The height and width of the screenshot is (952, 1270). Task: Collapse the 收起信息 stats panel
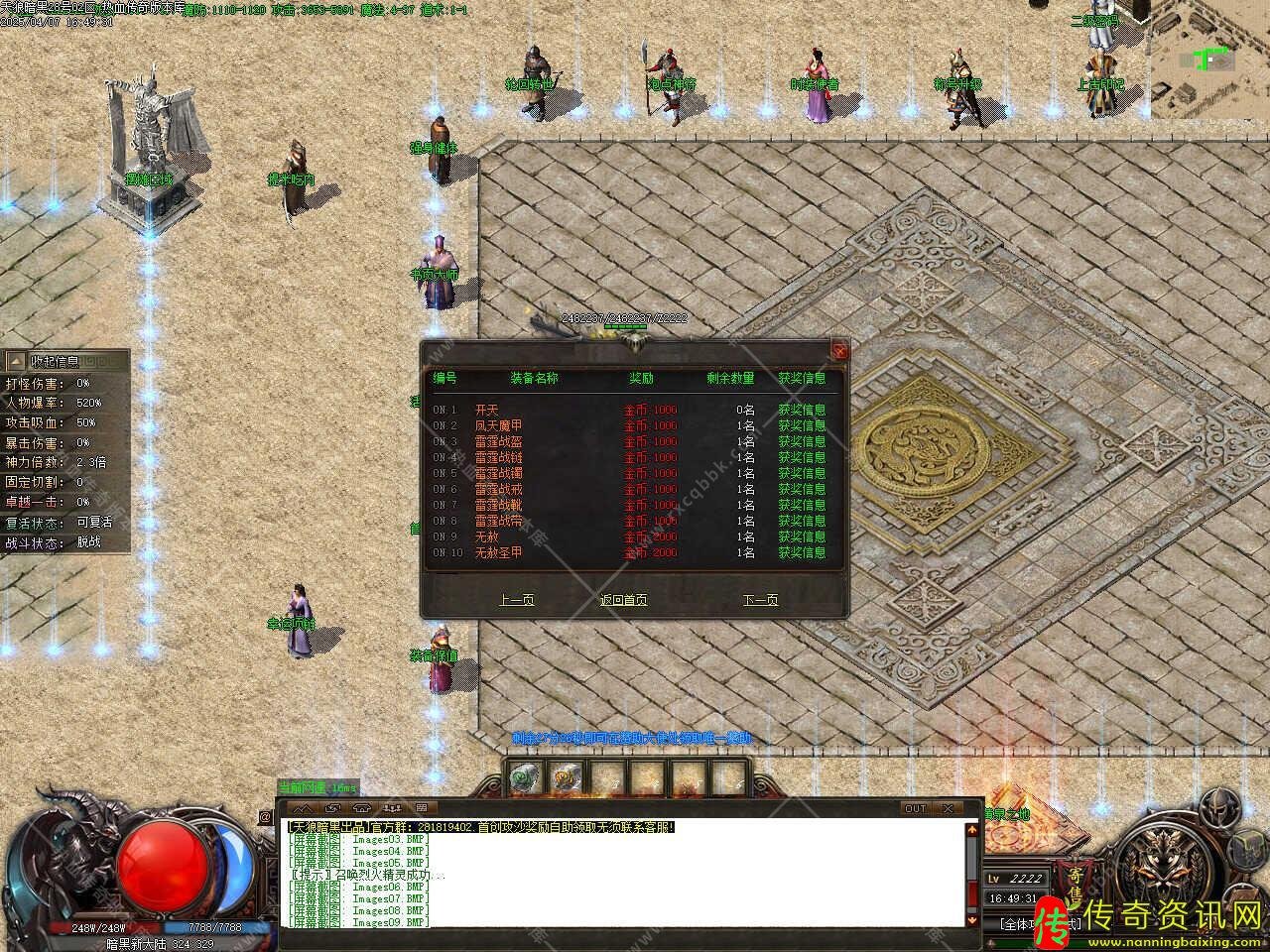pyautogui.click(x=14, y=362)
